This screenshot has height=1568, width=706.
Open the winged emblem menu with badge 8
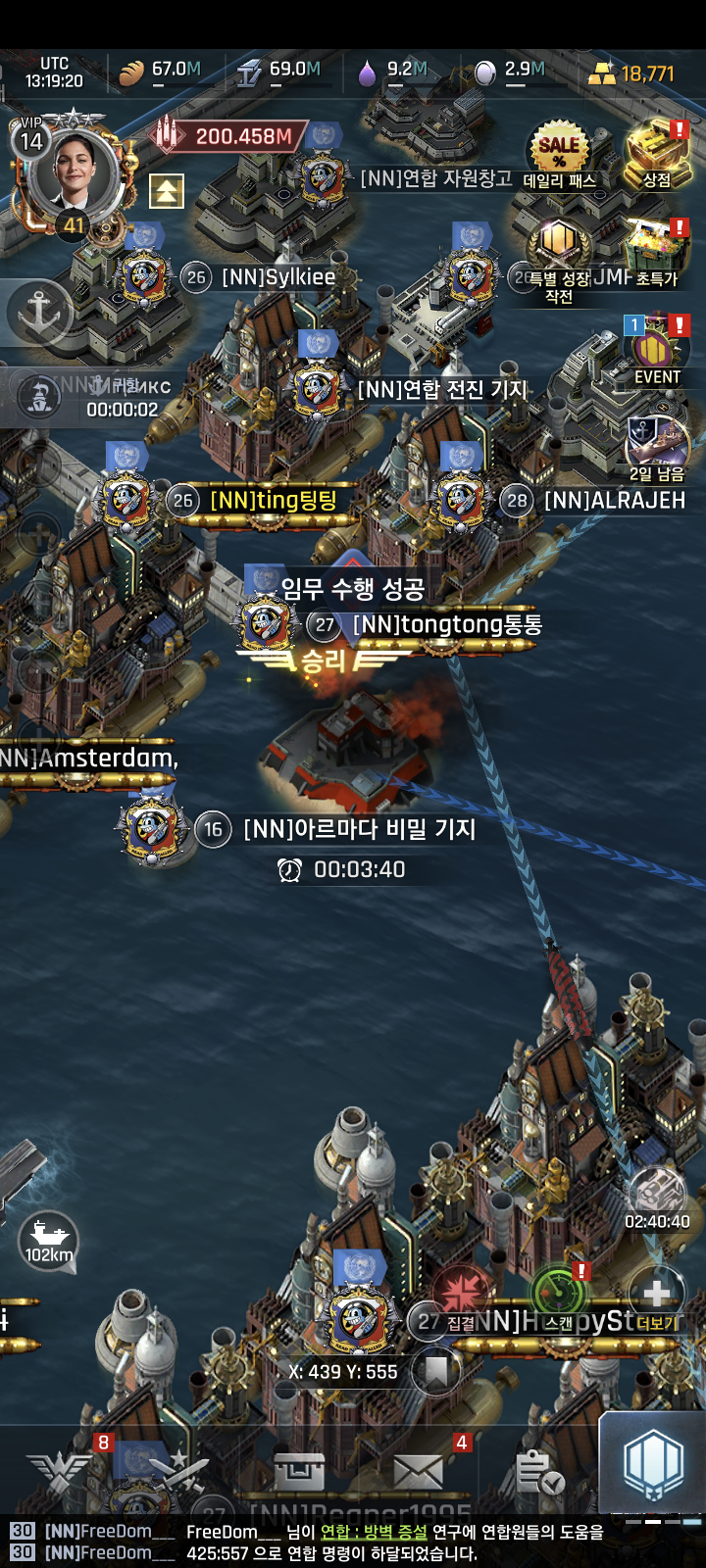point(61,1470)
